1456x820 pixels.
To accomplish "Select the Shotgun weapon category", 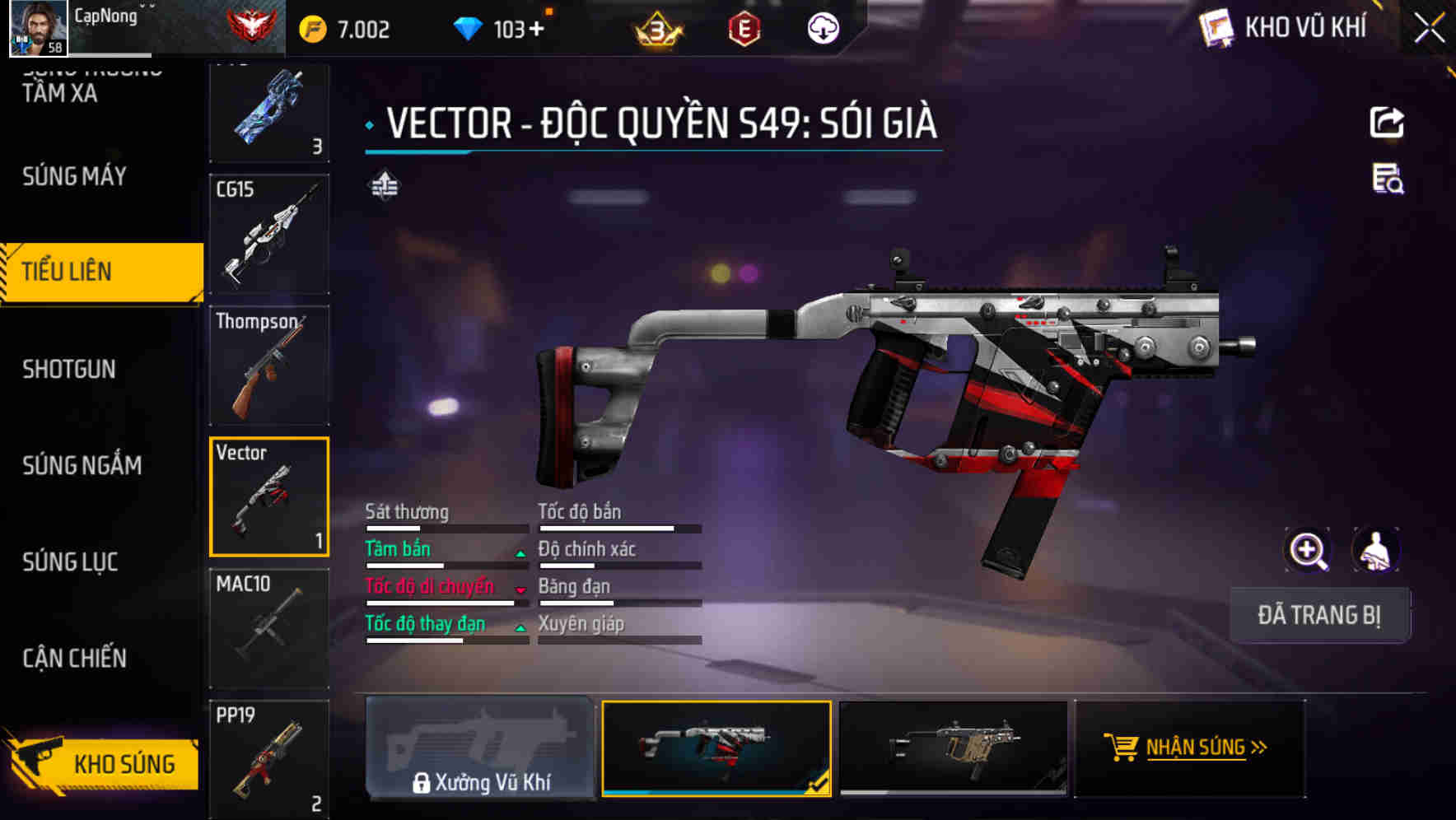I will pyautogui.click(x=69, y=369).
